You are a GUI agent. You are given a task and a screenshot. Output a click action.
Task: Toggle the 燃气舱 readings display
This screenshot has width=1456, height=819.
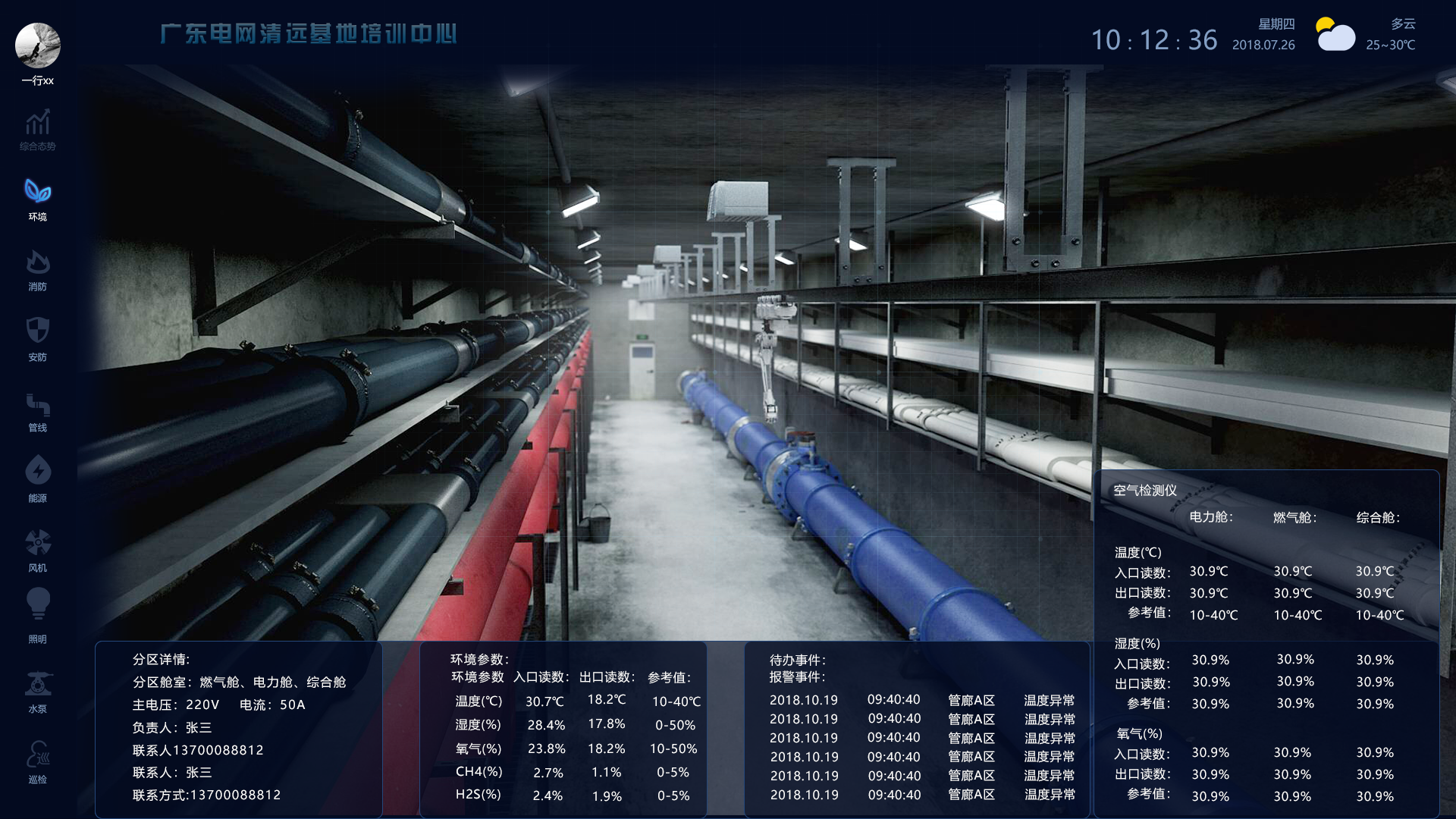[x=1294, y=517]
